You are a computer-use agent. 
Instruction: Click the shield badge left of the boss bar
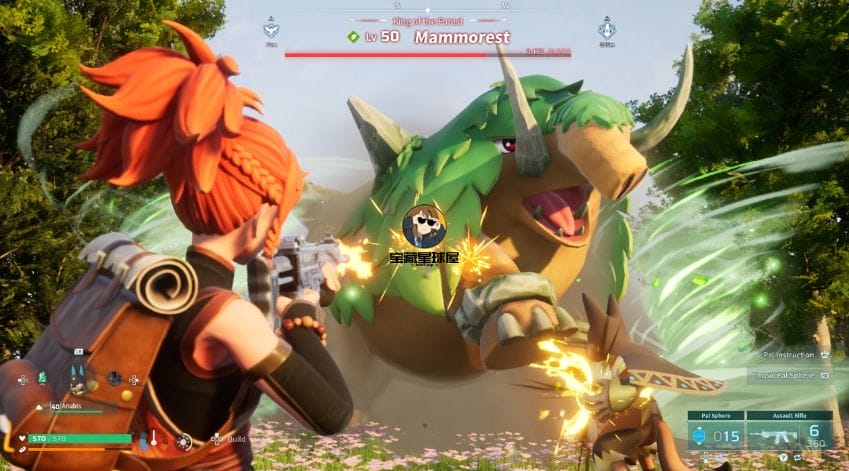271,29
